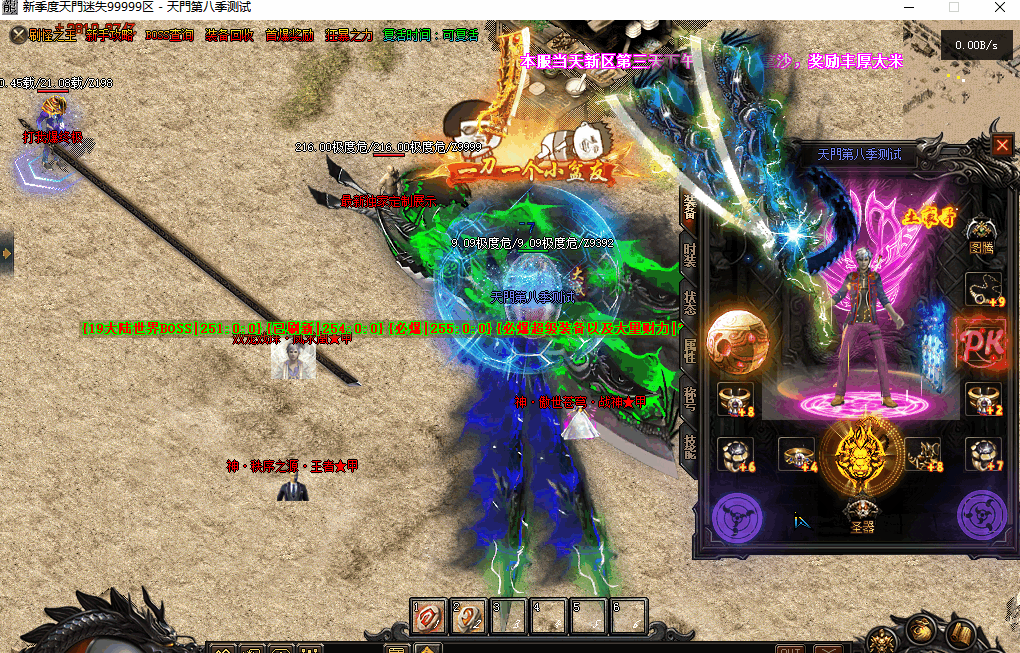
Task: Switch to the 时装 tab
Action: pos(690,254)
